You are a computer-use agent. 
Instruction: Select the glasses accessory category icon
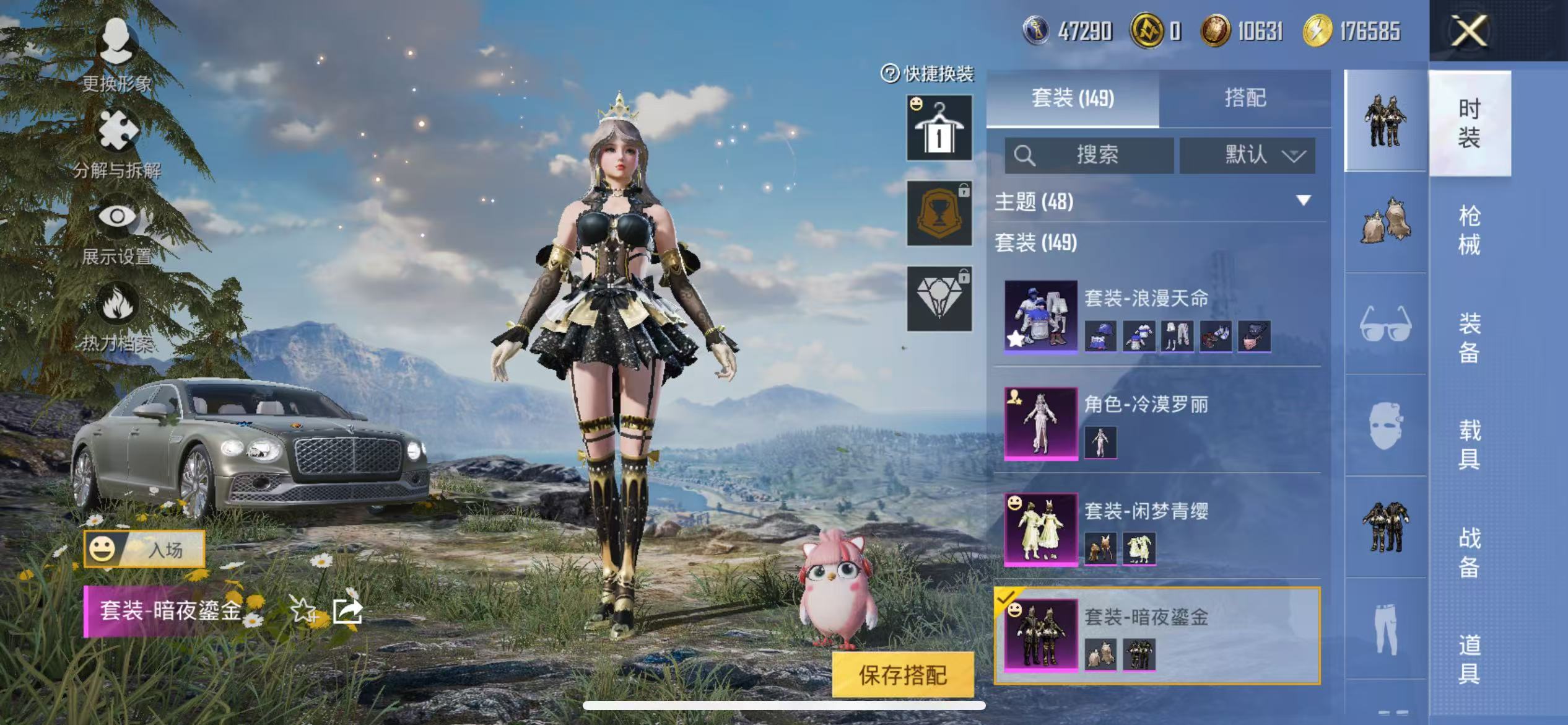1385,323
